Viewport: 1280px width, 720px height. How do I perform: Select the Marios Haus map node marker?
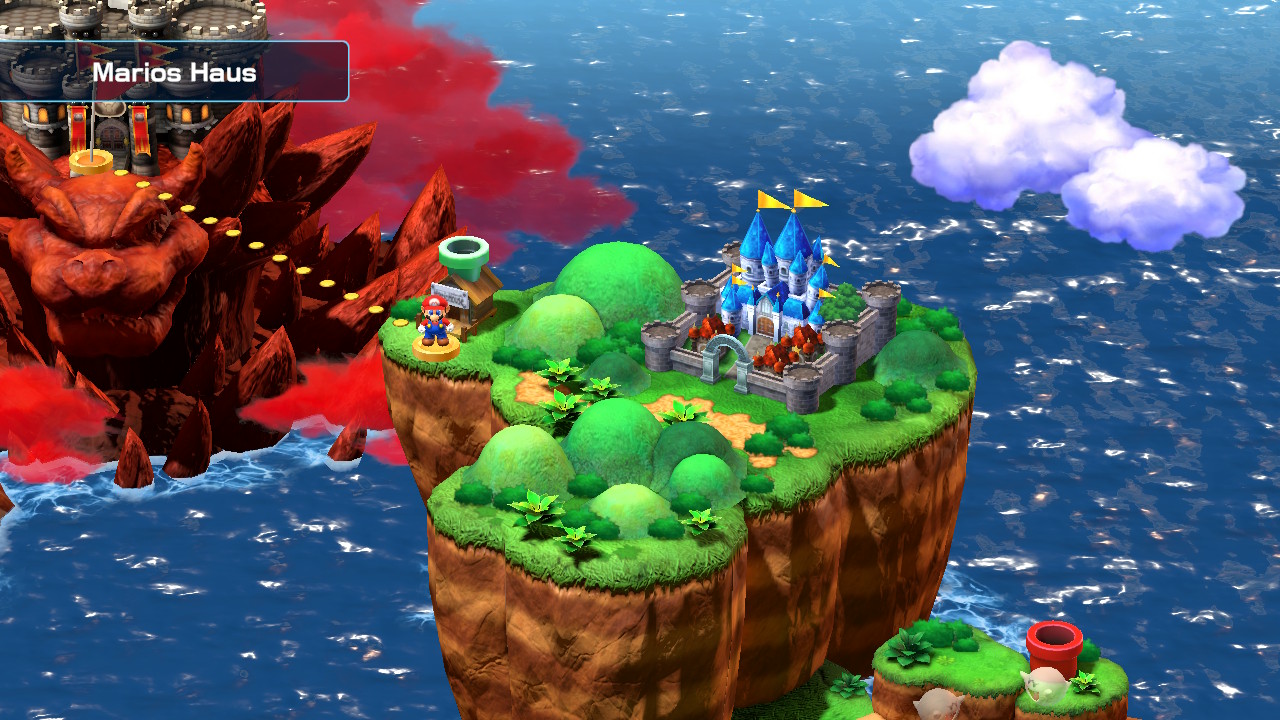click(x=437, y=347)
